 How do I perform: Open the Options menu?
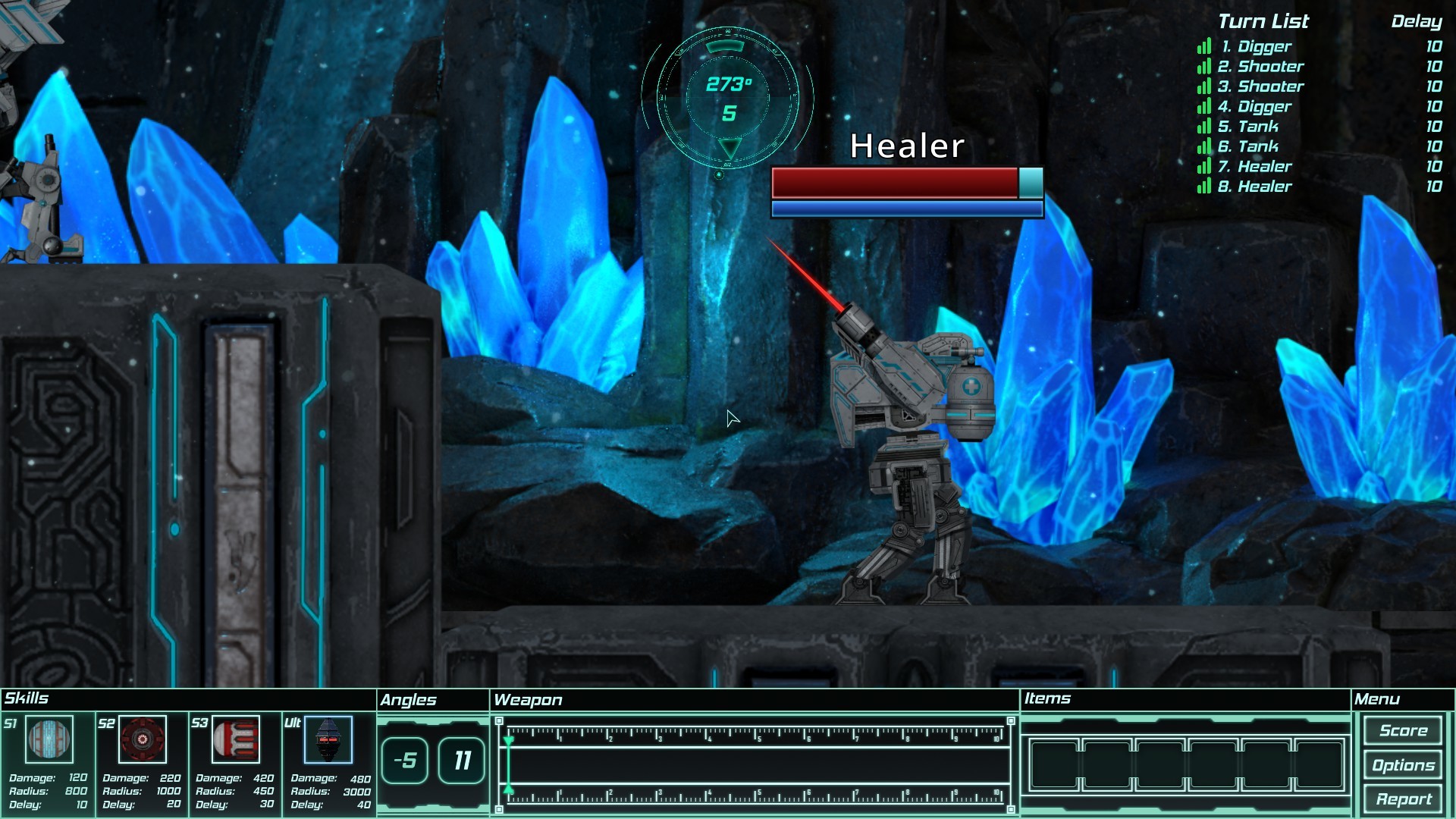1402,764
